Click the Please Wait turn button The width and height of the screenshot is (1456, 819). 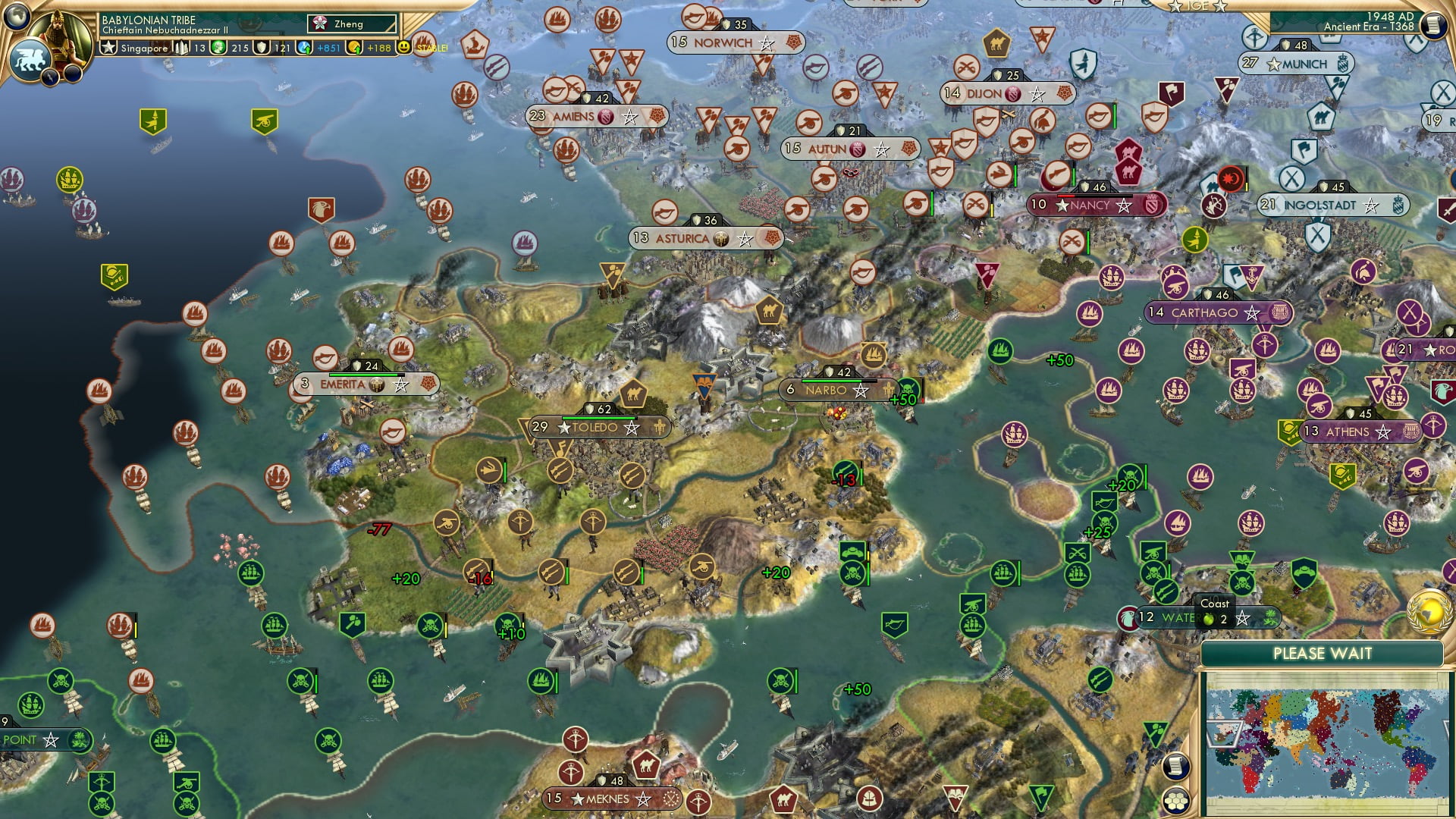(x=1322, y=654)
